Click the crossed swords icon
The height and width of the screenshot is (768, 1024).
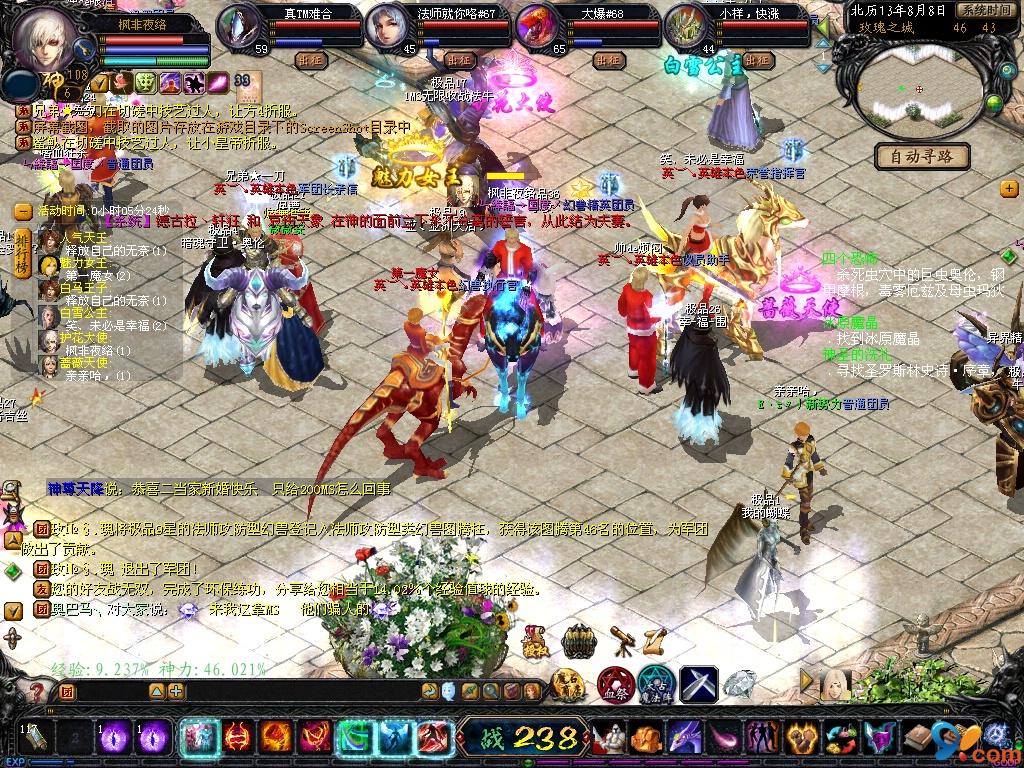[699, 685]
